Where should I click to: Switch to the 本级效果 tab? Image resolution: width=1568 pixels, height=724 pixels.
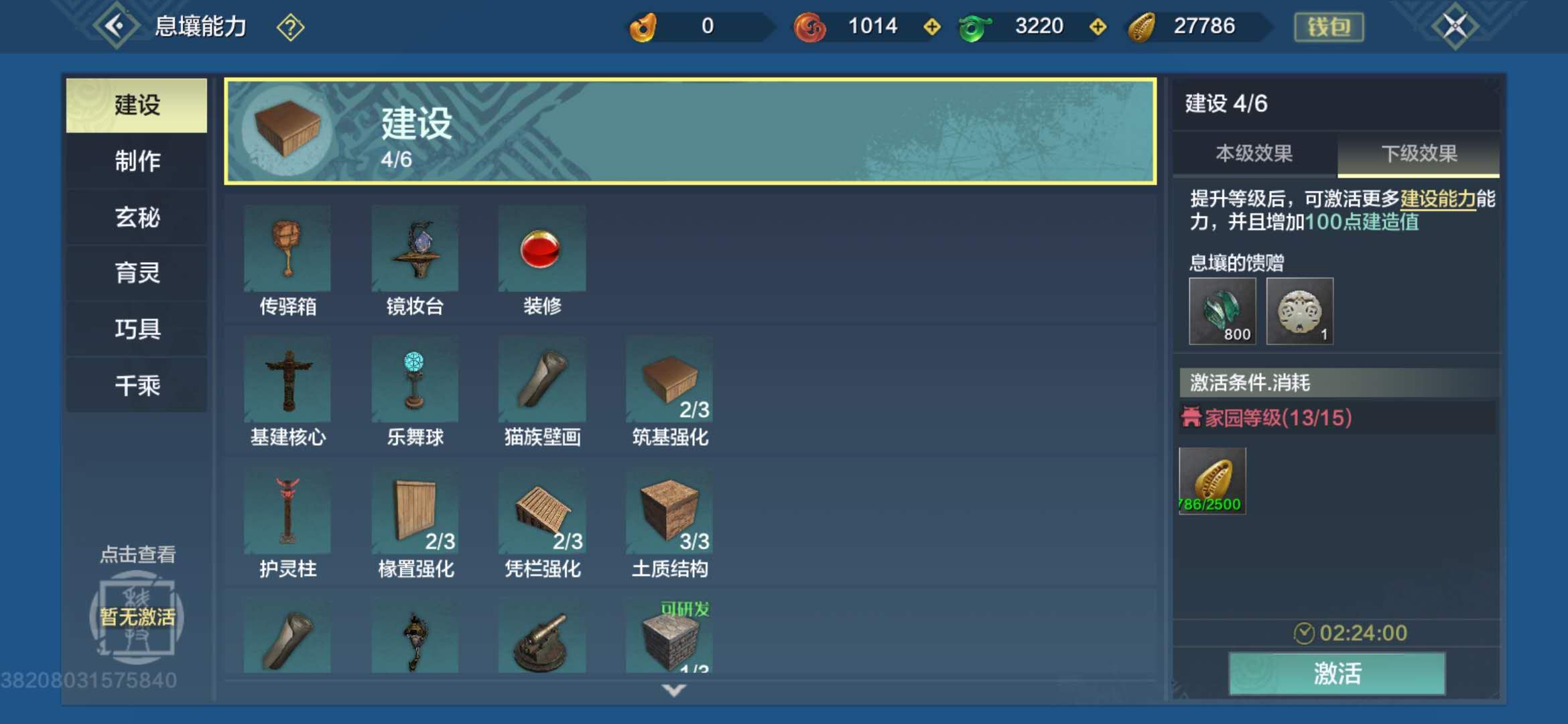(x=1254, y=153)
